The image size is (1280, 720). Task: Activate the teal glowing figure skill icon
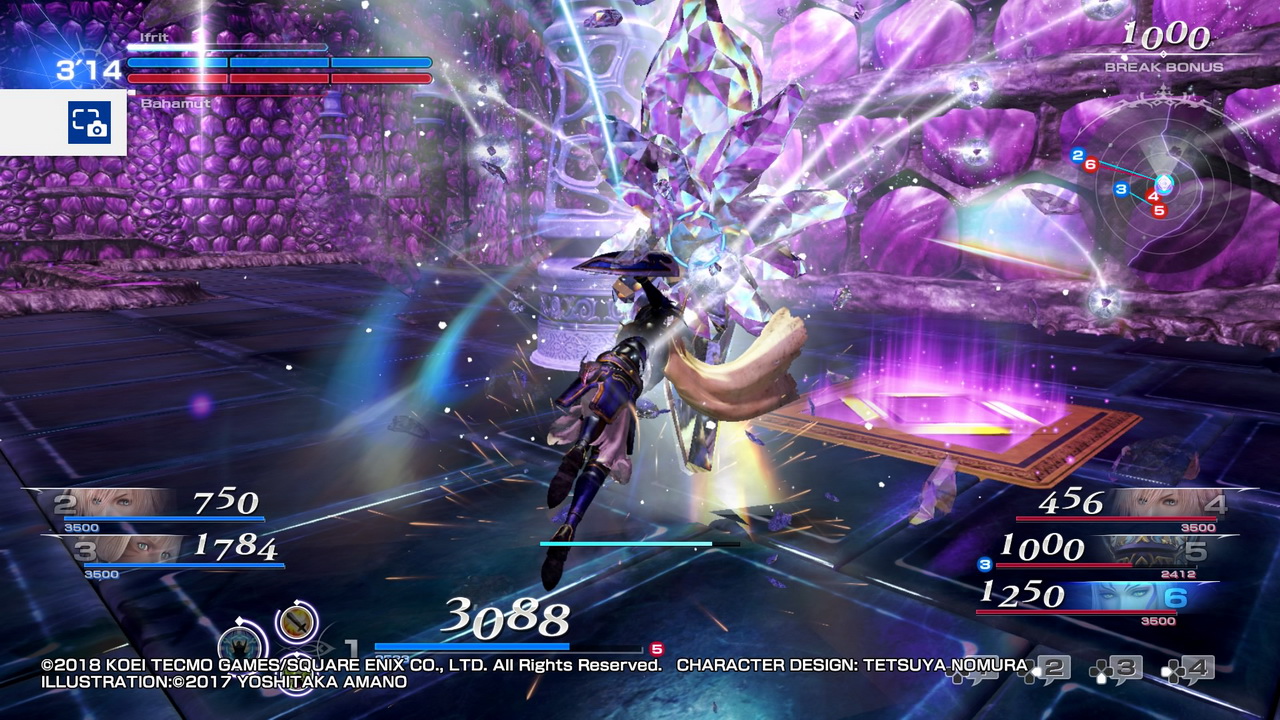(242, 641)
